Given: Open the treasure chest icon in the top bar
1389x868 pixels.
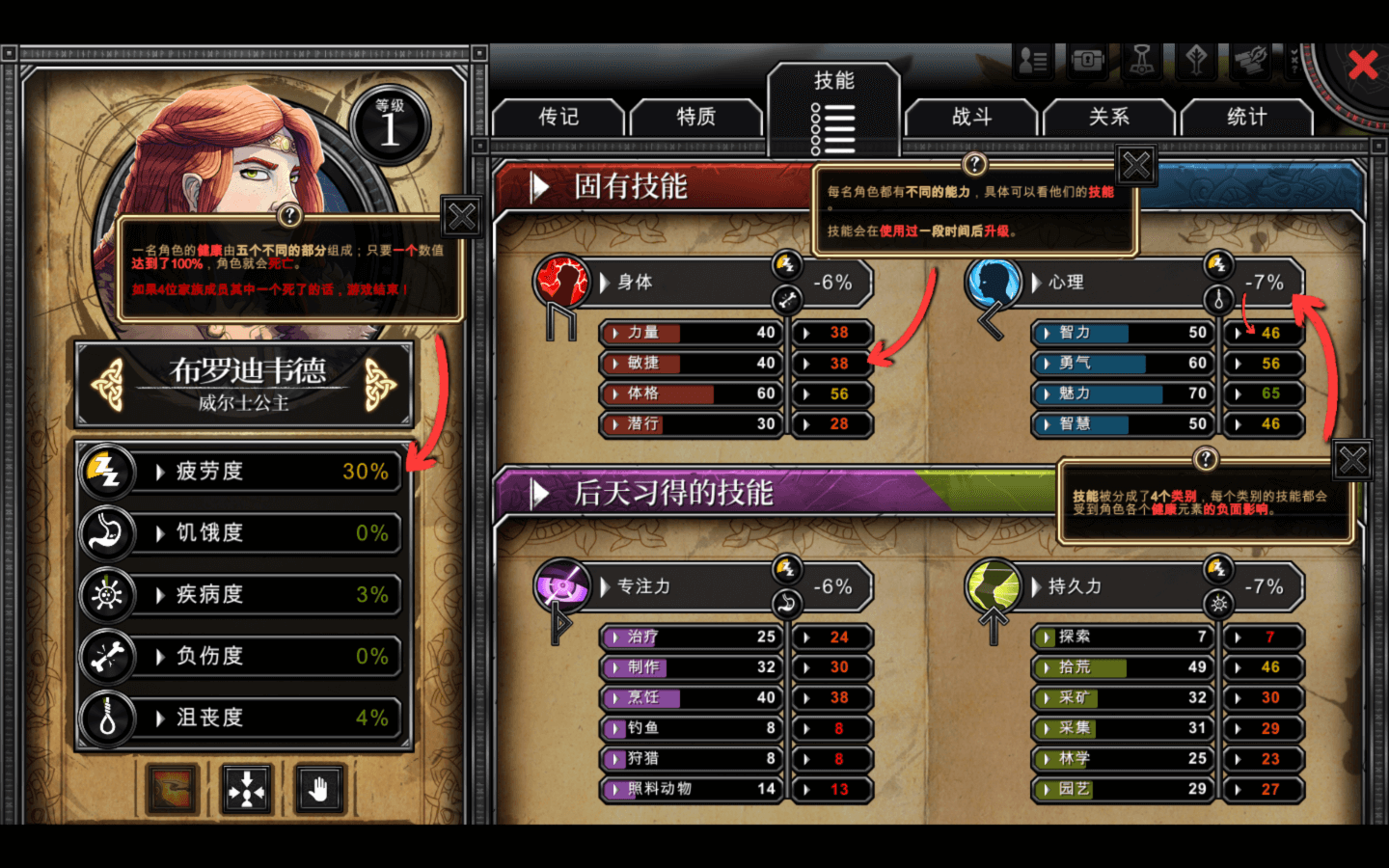Looking at the screenshot, I should (1087, 61).
